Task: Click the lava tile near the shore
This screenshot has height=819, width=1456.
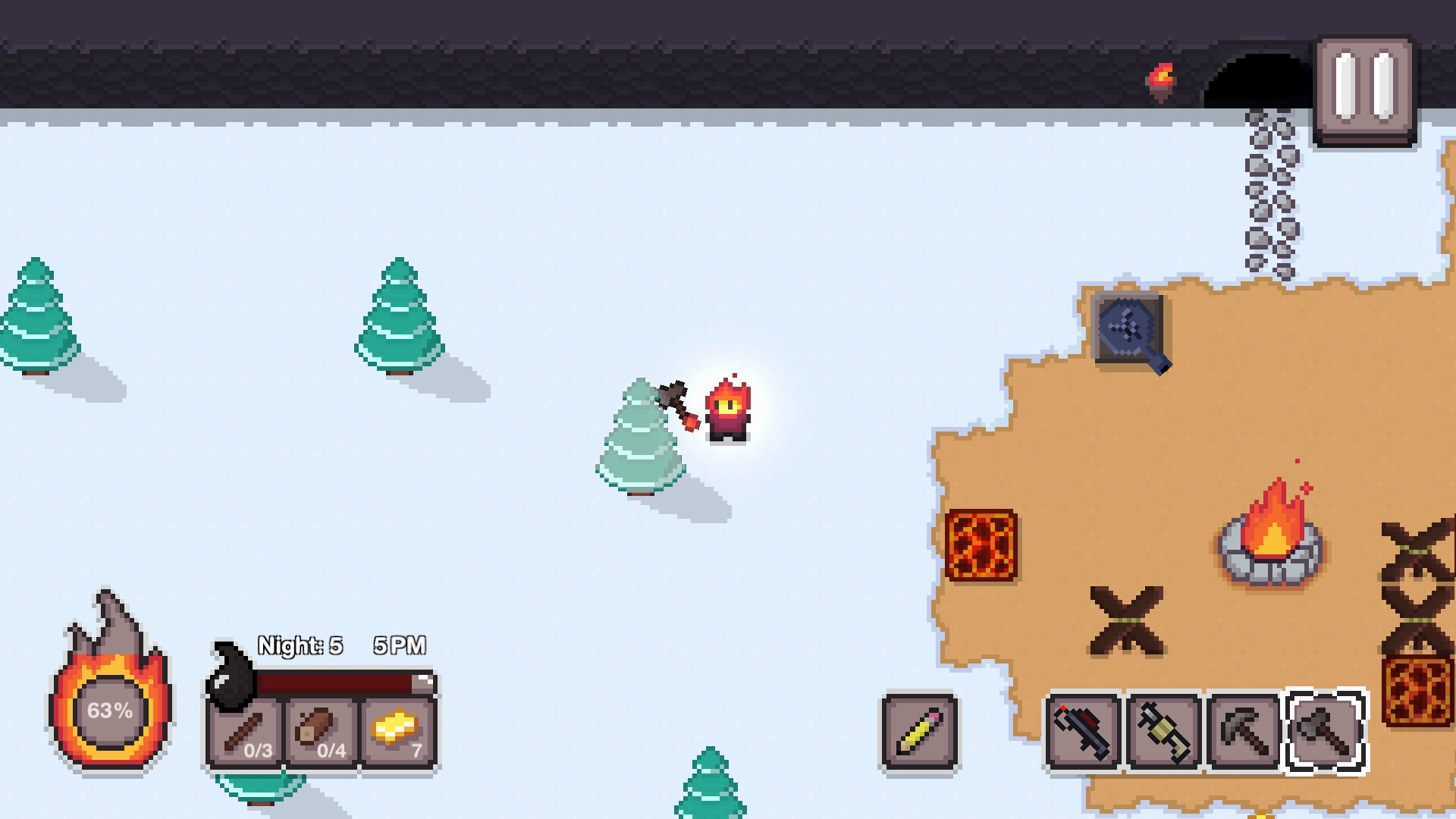Action: (981, 545)
